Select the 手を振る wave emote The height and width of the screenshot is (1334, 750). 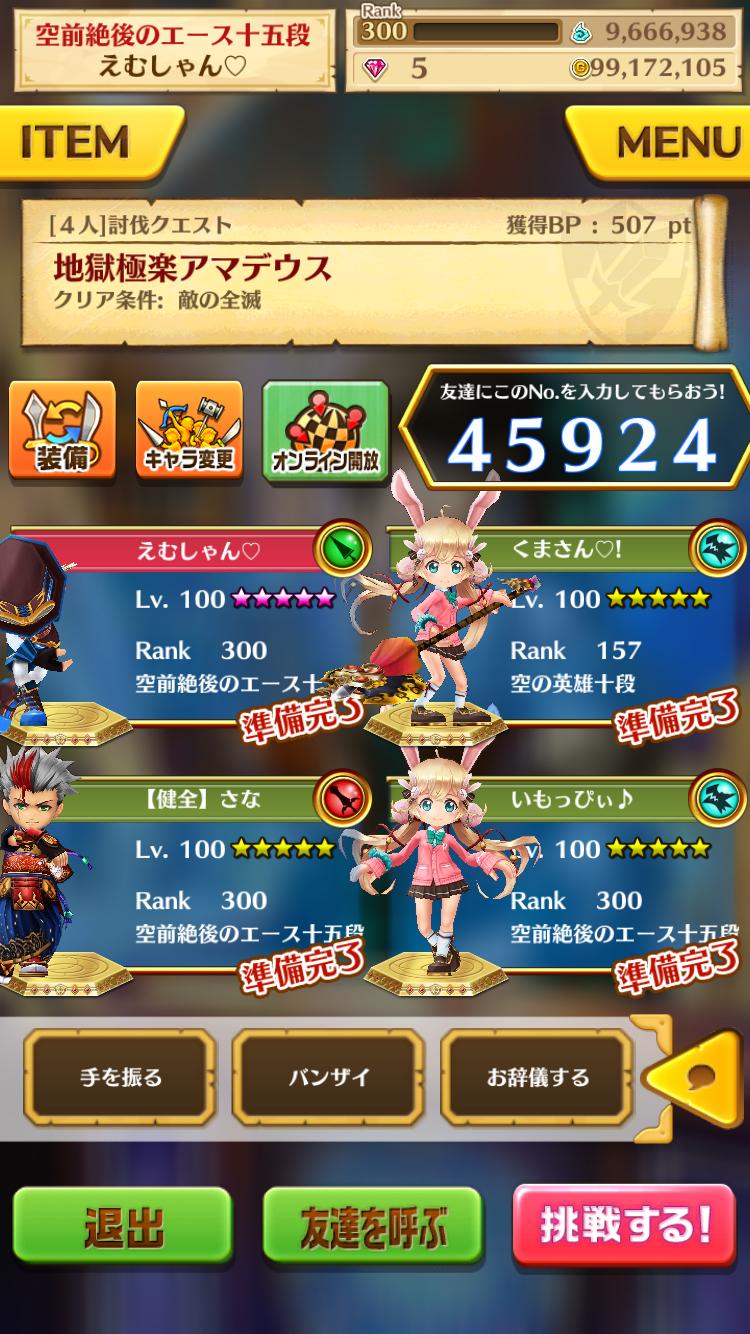pyautogui.click(x=121, y=1077)
